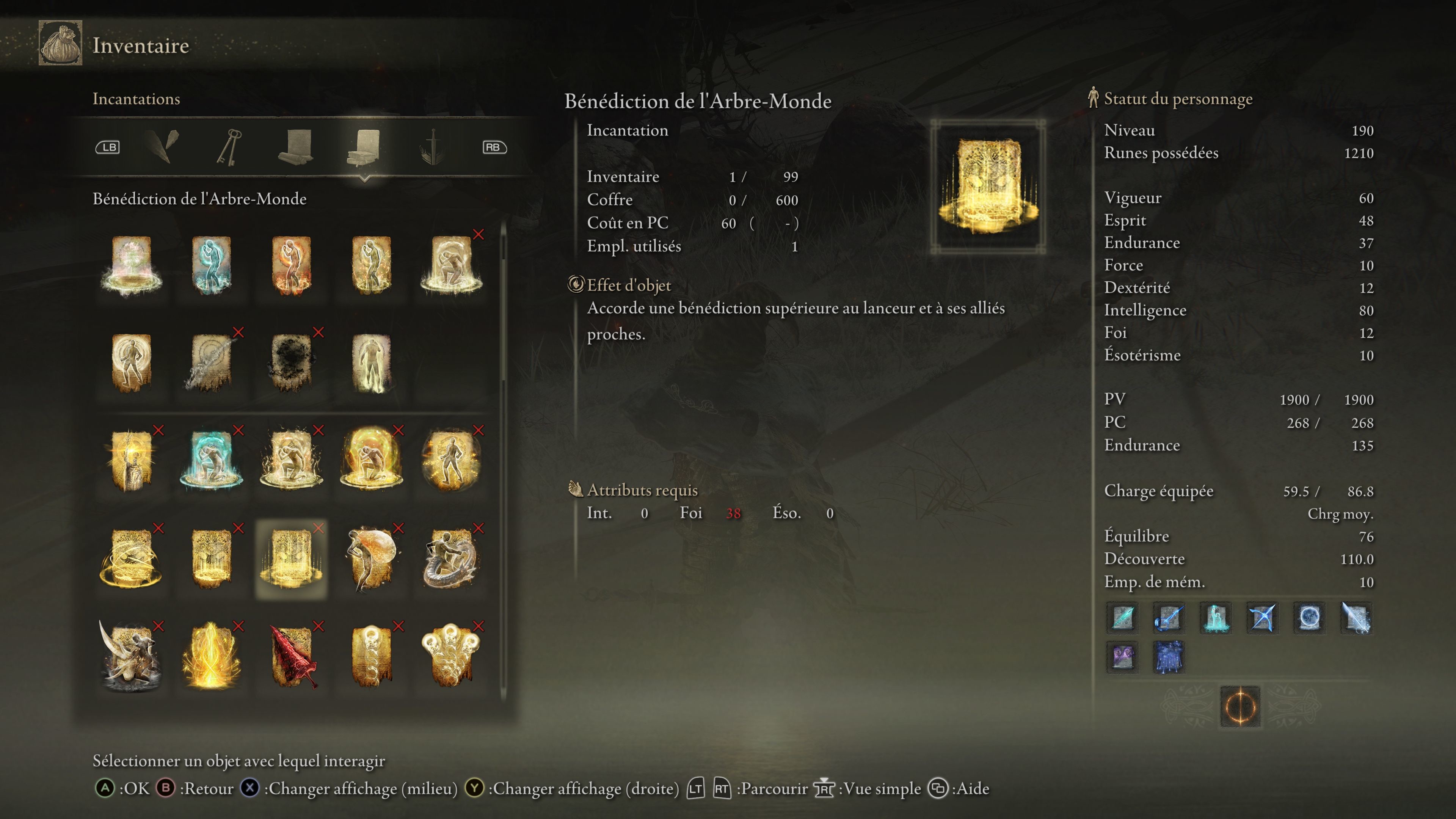
Task: Select the blue glowing figure incantation
Action: coord(211,265)
